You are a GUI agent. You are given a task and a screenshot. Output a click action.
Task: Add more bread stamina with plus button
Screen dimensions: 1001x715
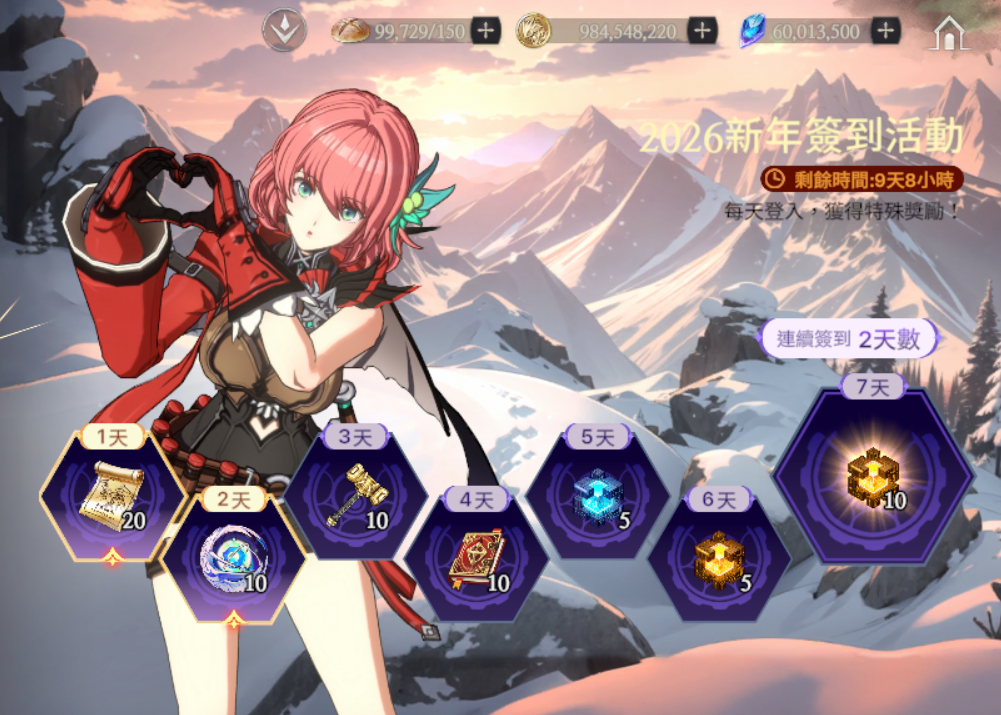486,31
